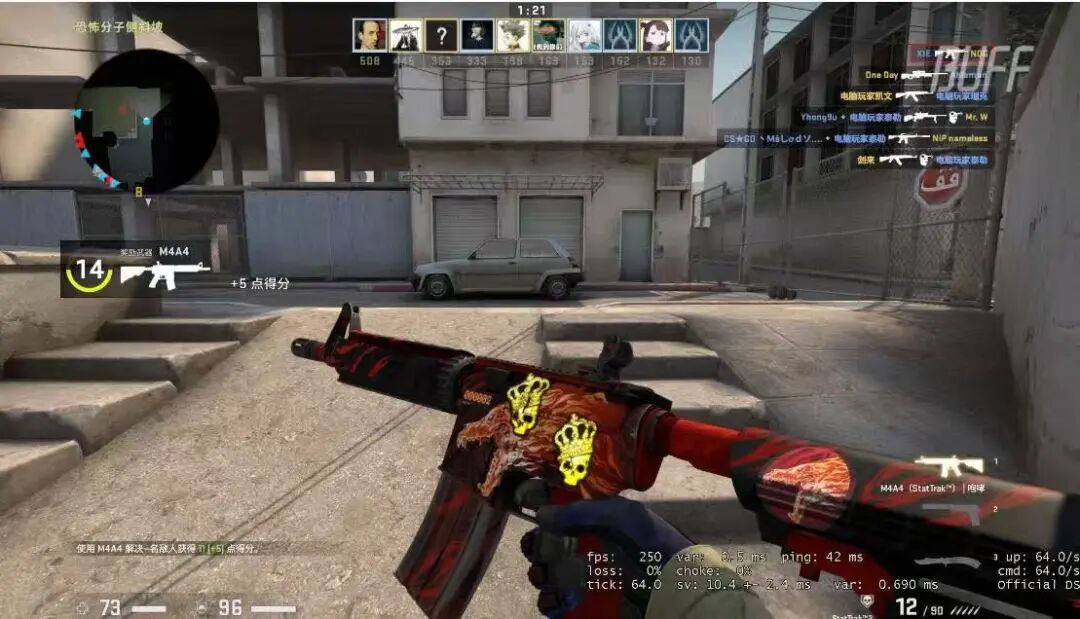Select the top-scoring player's portrait avatar
This screenshot has height=619, width=1080.
click(370, 36)
